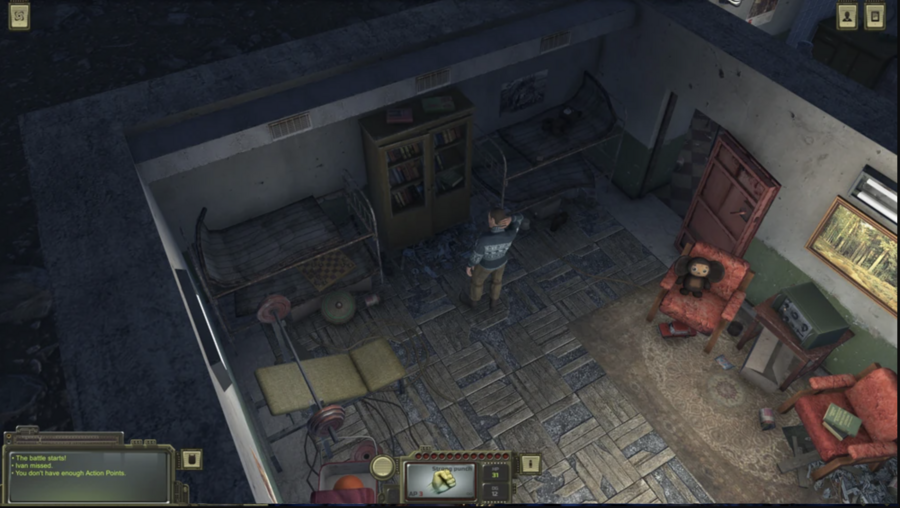Screen dimensions: 900x508
Task: Open the character sheet silhouette icon
Action: click(x=847, y=16)
